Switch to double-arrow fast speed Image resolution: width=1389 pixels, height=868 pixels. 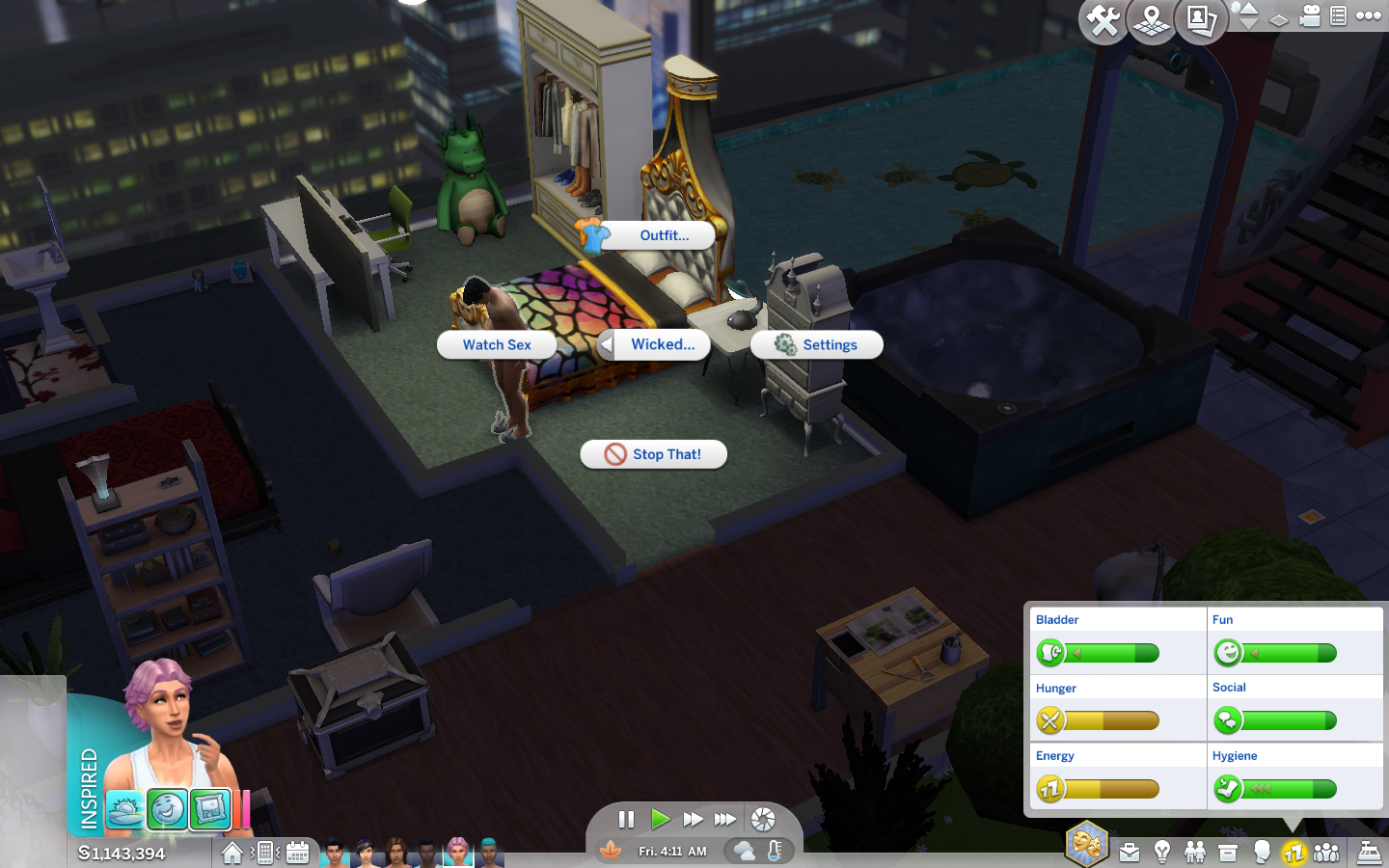(693, 820)
